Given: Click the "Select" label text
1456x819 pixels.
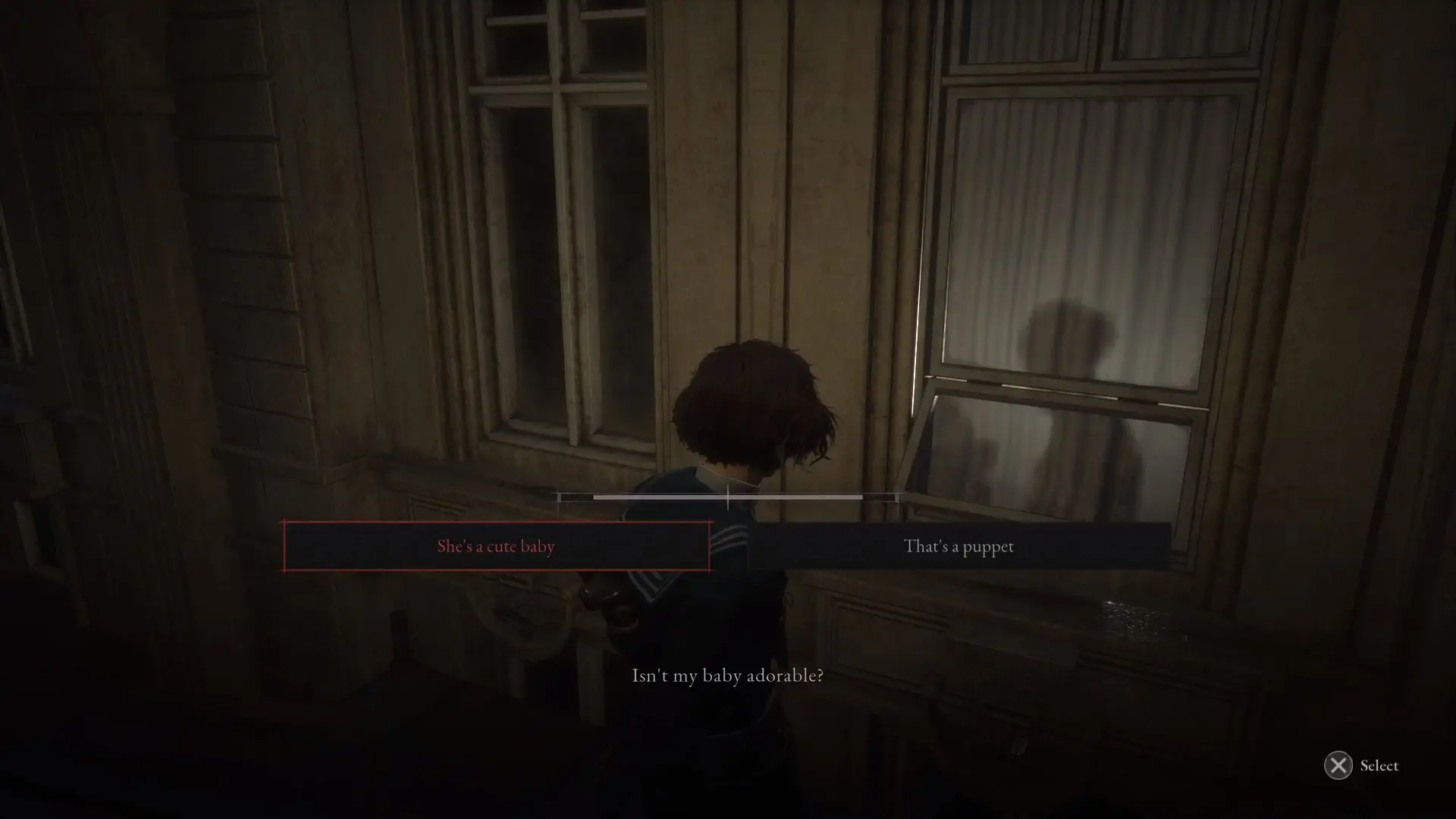Looking at the screenshot, I should (1378, 766).
